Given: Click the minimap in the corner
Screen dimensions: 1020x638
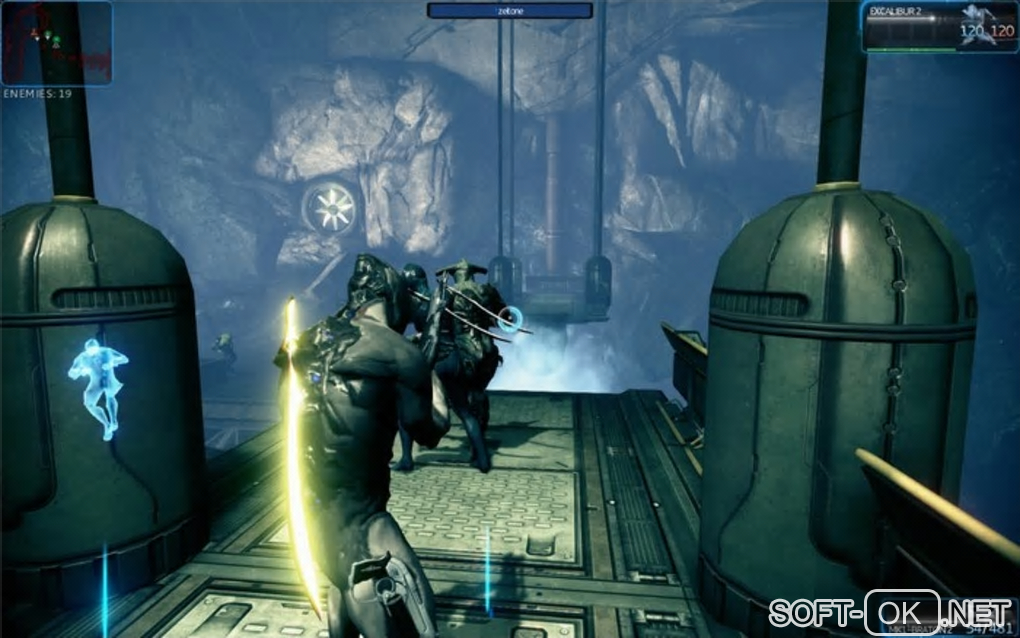Looking at the screenshot, I should (x=56, y=43).
